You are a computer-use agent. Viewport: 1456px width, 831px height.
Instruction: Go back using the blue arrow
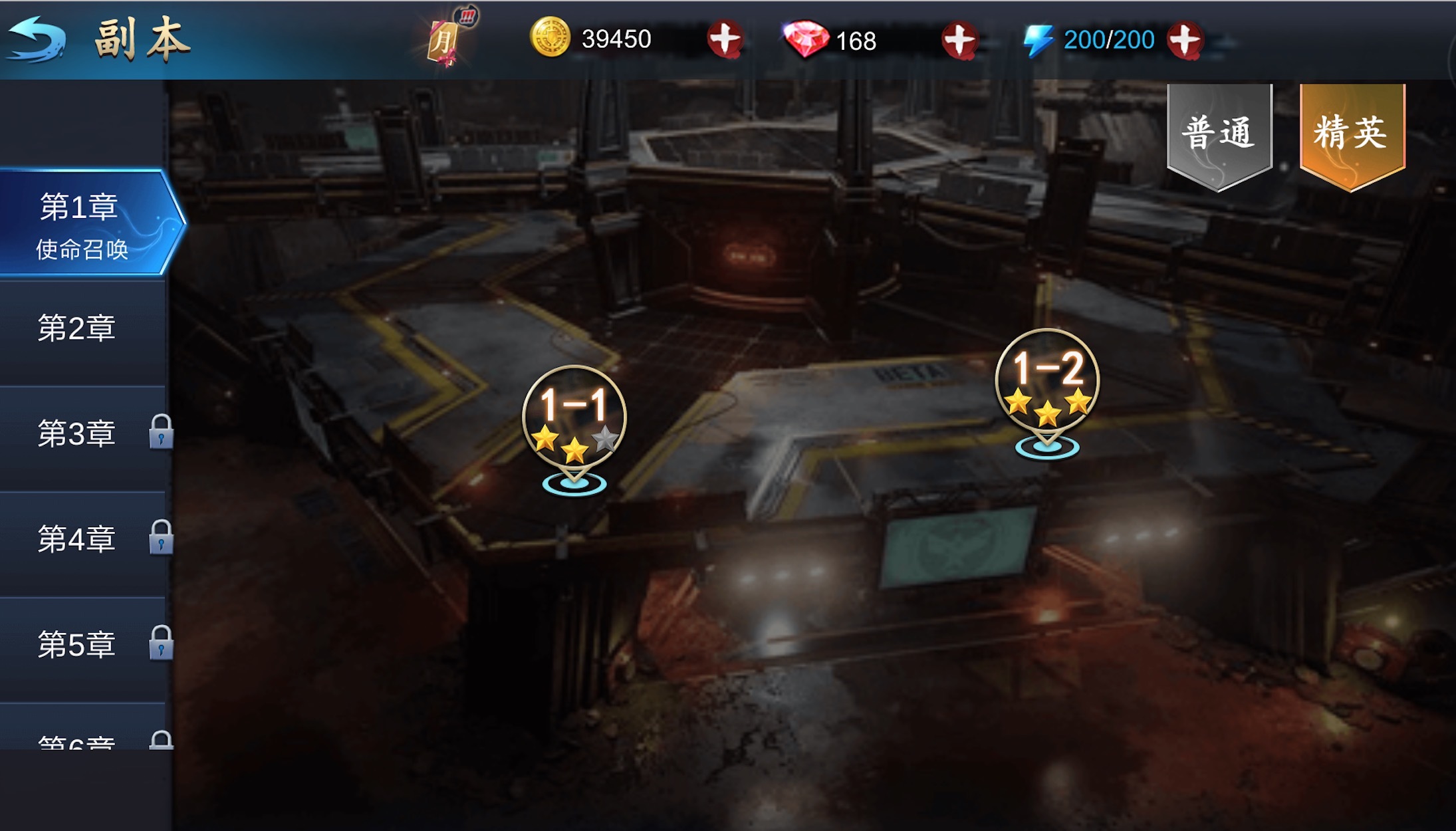pyautogui.click(x=37, y=40)
